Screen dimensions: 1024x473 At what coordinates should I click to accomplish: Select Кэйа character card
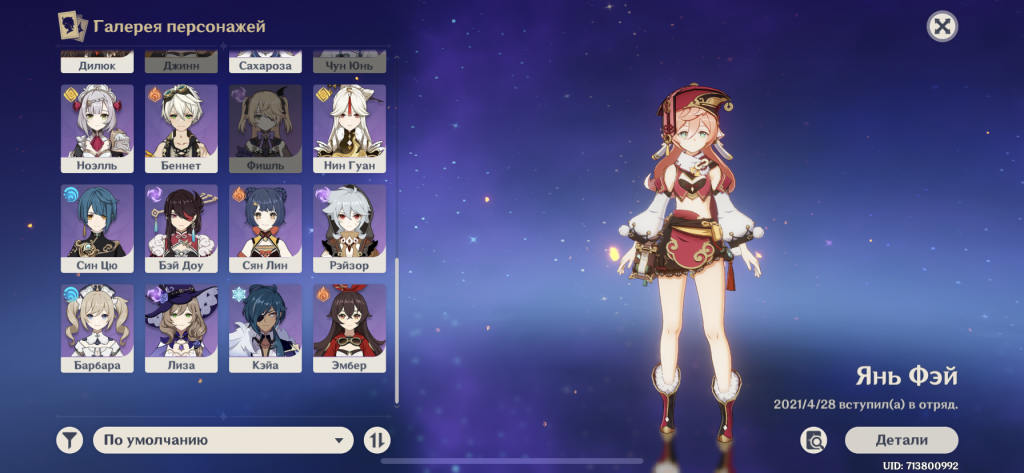click(x=265, y=329)
